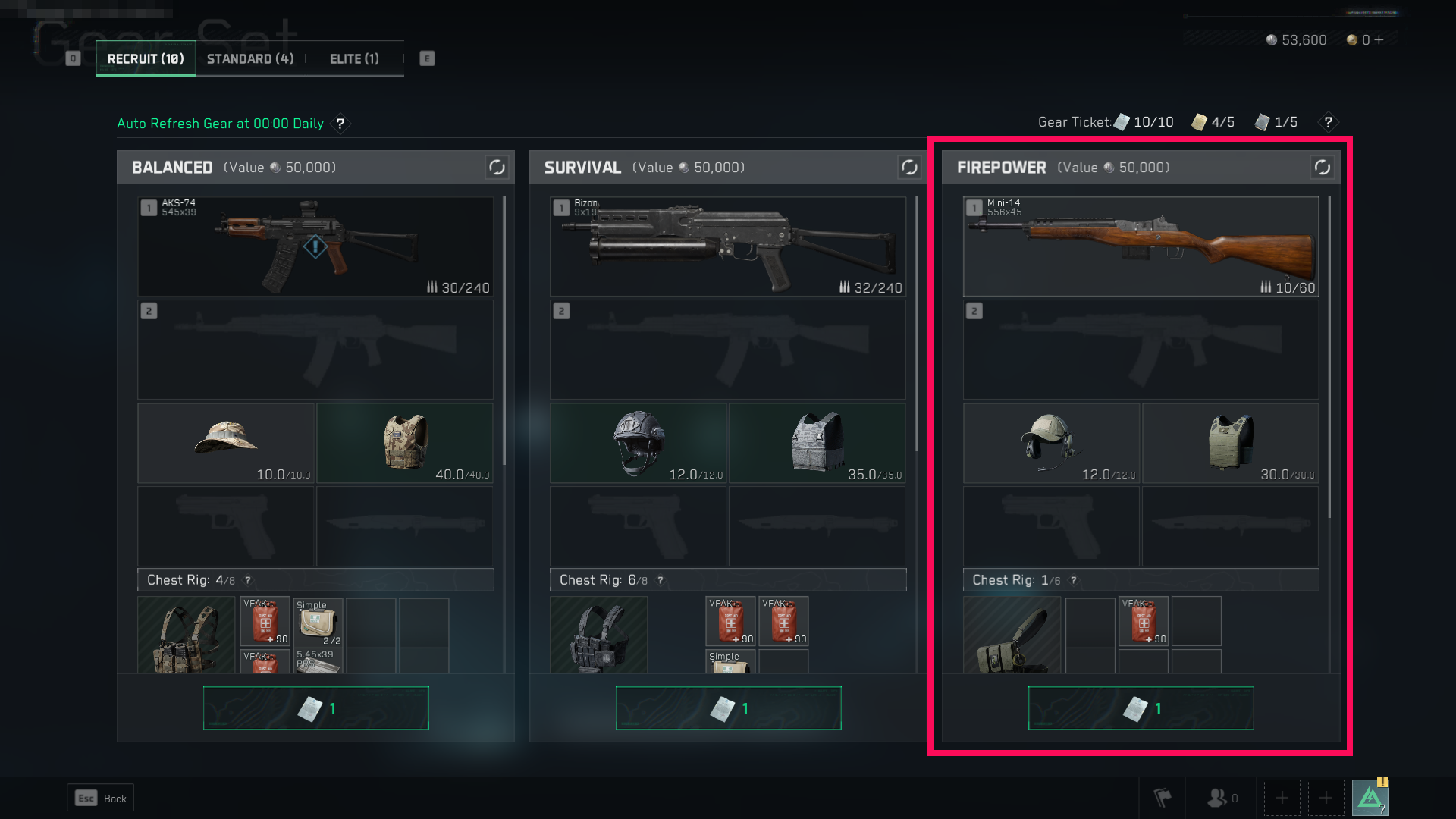The height and width of the screenshot is (819, 1456).
Task: Select the Mini-14 rifle thumbnail
Action: (x=1141, y=246)
